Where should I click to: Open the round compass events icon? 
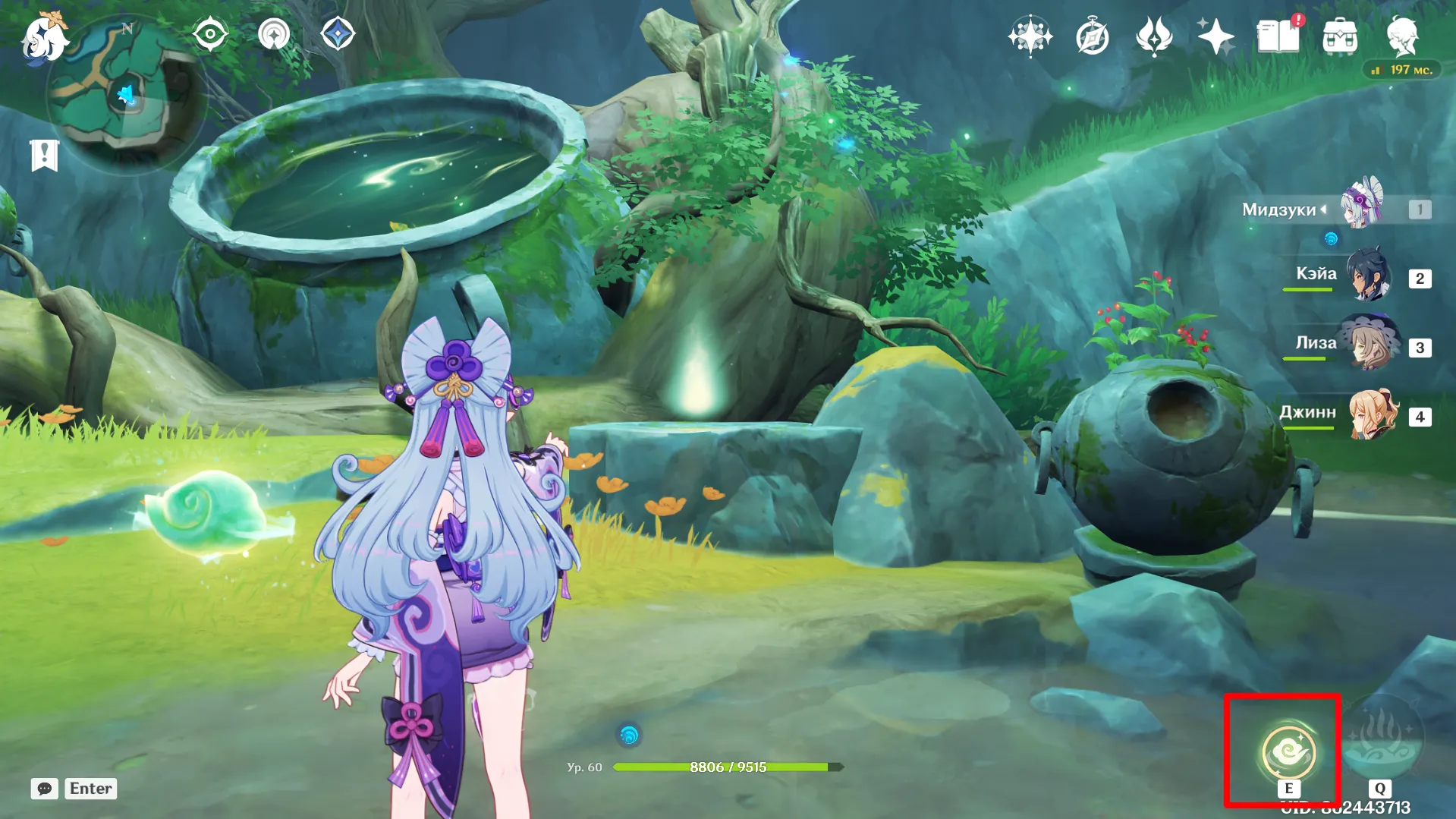coord(1092,37)
